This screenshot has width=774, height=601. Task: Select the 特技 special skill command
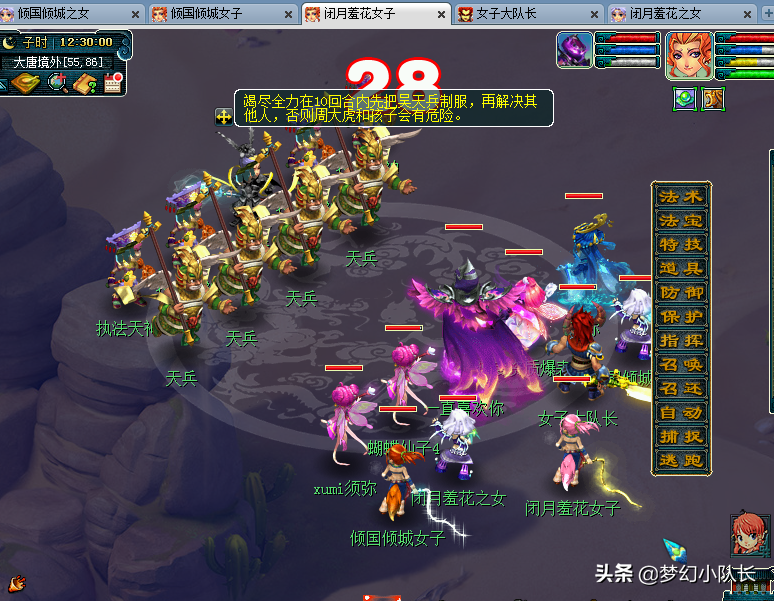point(681,245)
